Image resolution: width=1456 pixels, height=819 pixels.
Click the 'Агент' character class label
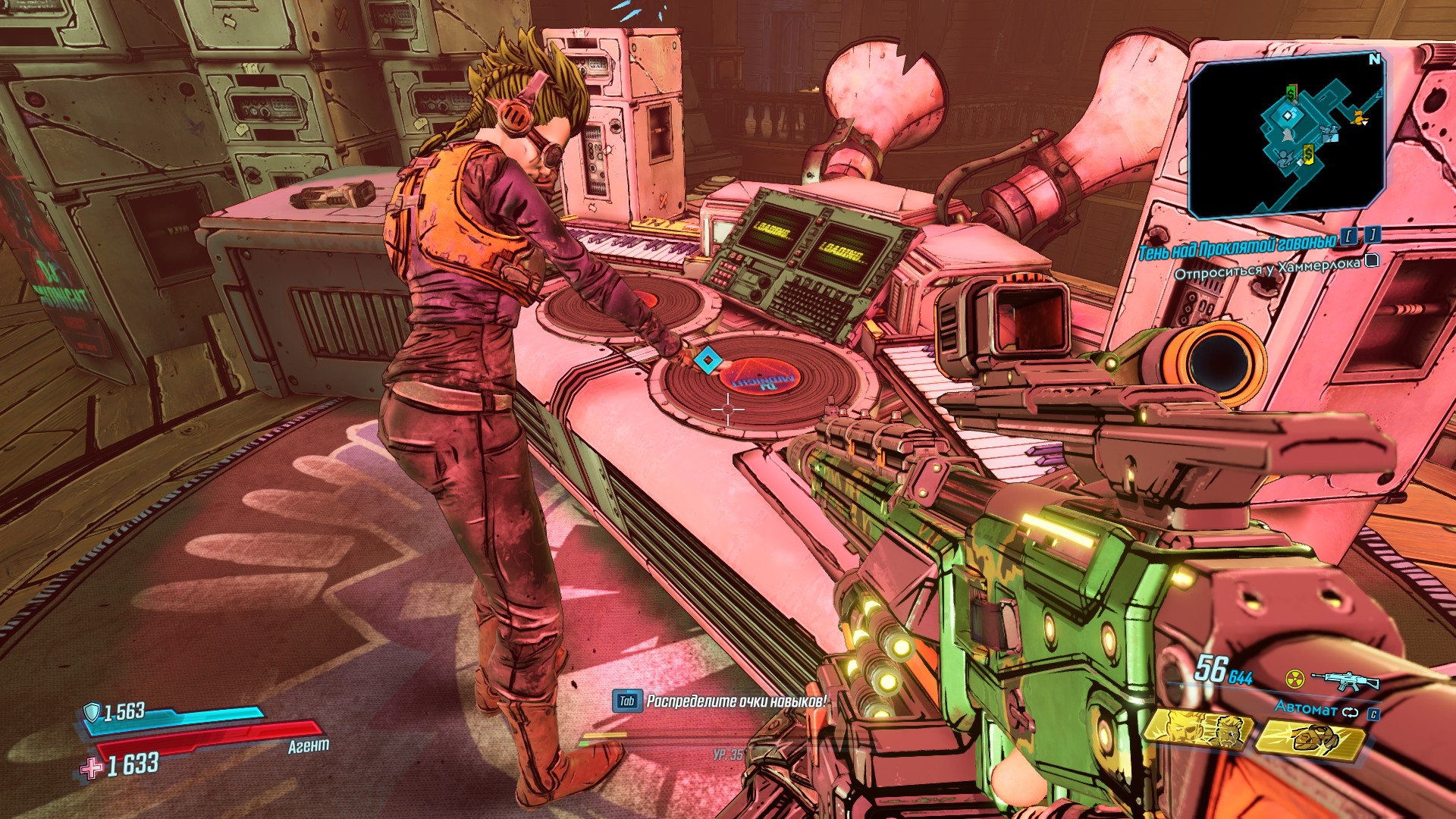[x=309, y=746]
